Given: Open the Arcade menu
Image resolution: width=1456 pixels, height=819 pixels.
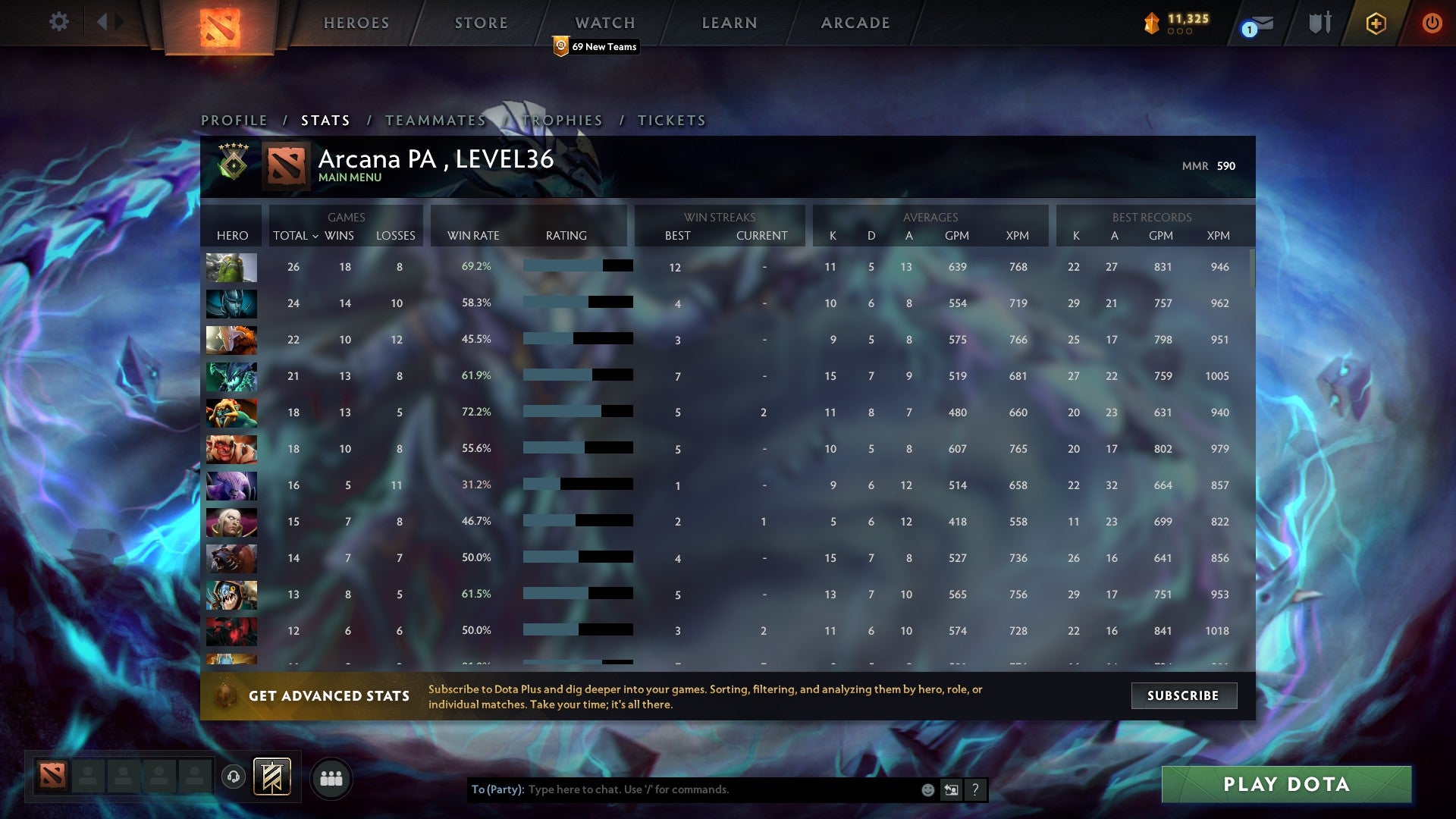Looking at the screenshot, I should tap(855, 23).
